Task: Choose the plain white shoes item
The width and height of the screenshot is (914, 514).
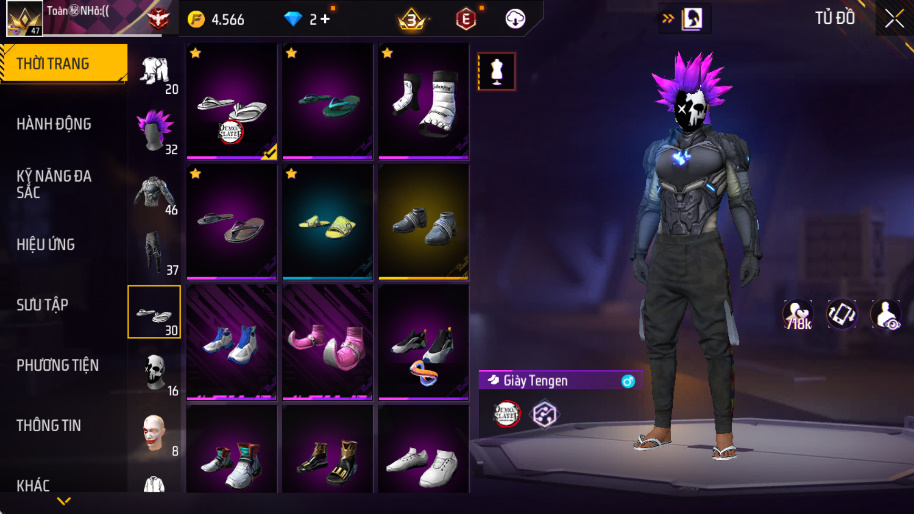Action: (x=423, y=462)
